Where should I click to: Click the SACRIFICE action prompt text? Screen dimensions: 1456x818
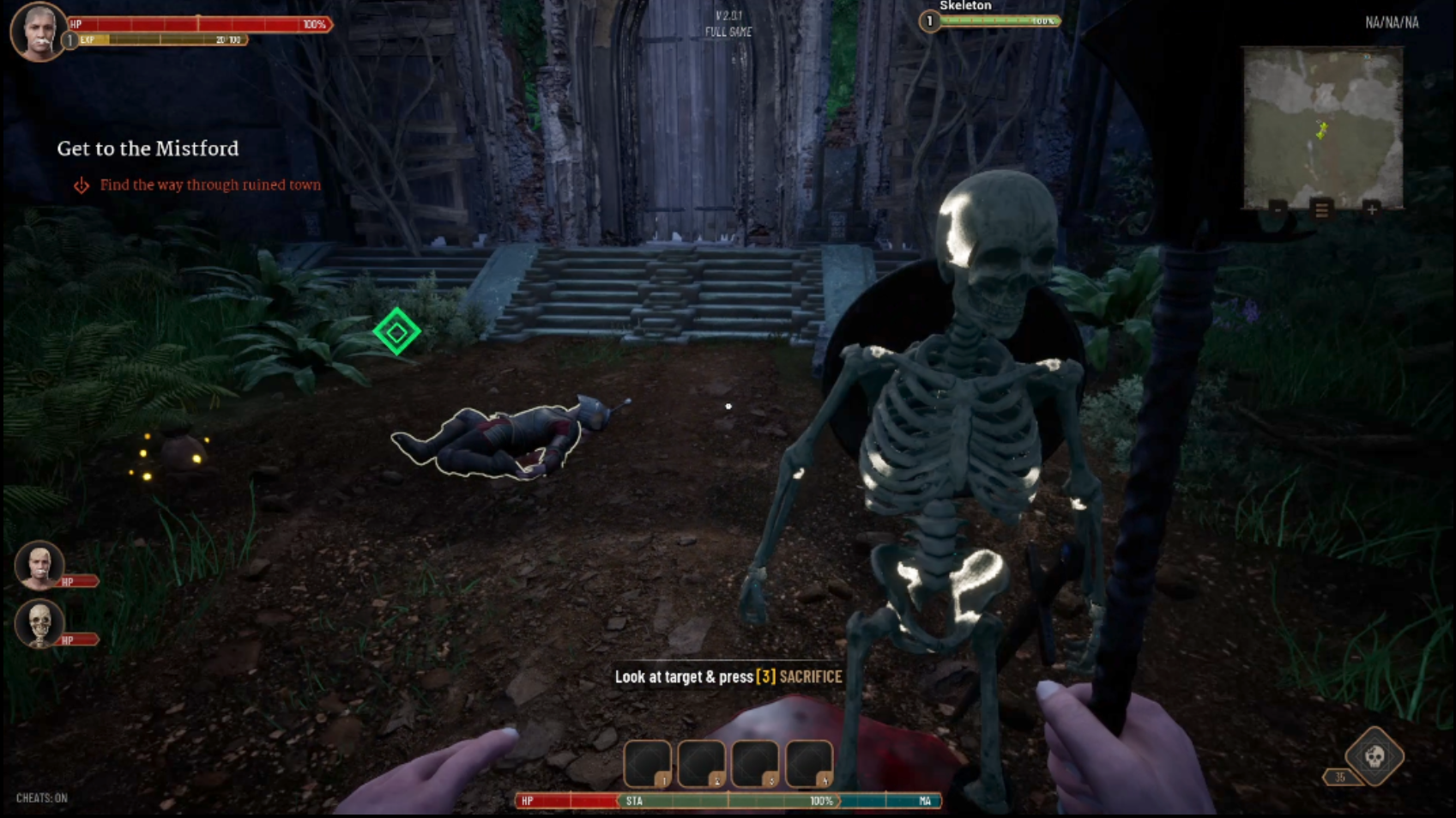810,677
